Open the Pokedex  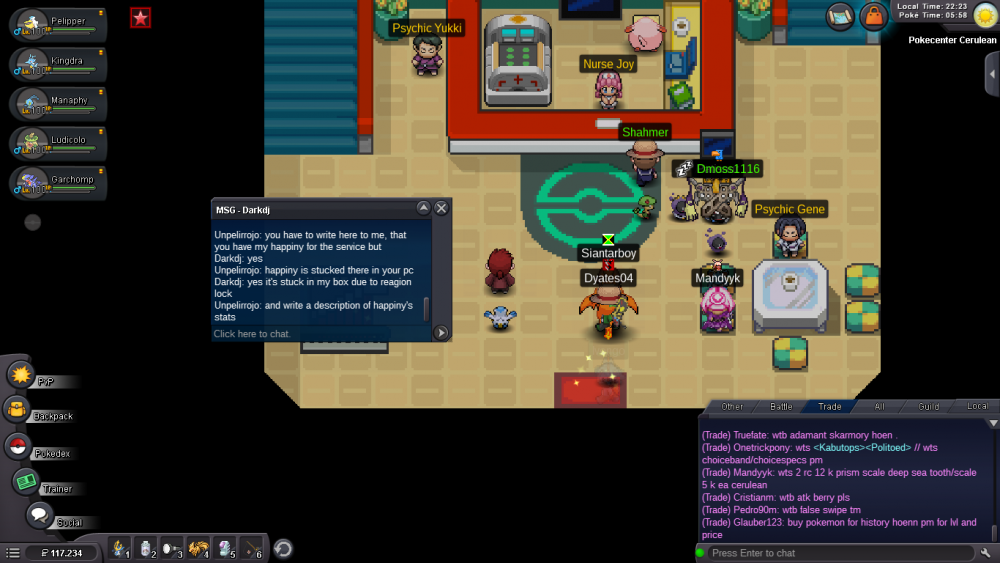[x=17, y=446]
